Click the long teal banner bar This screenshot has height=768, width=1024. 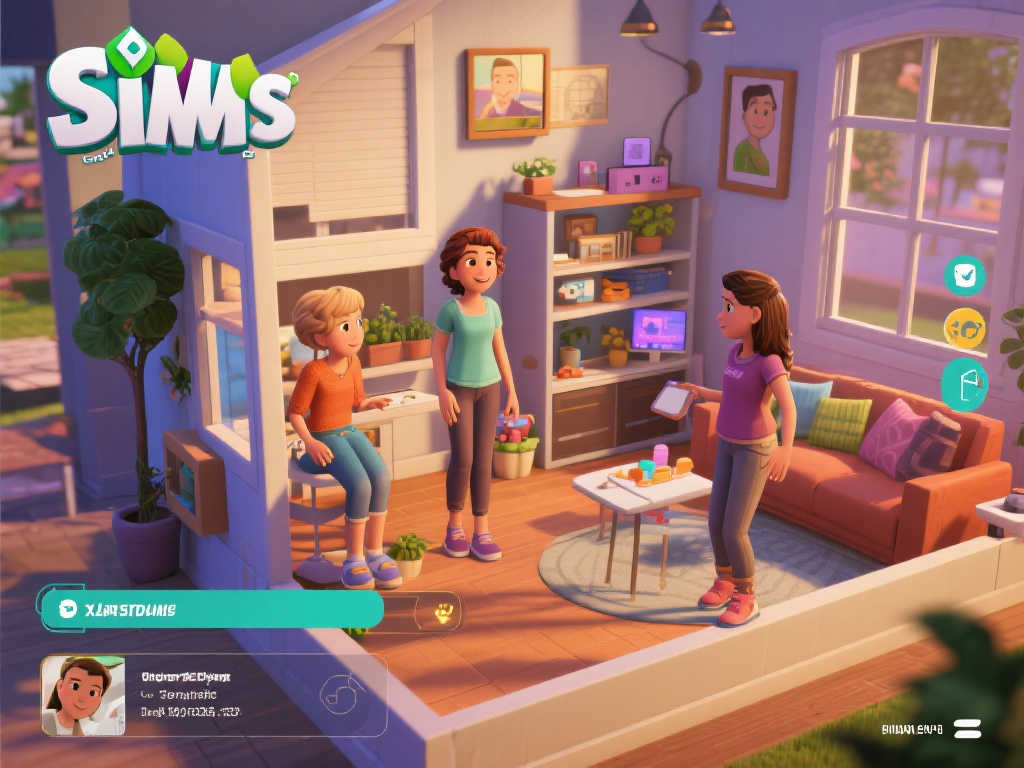pos(212,609)
